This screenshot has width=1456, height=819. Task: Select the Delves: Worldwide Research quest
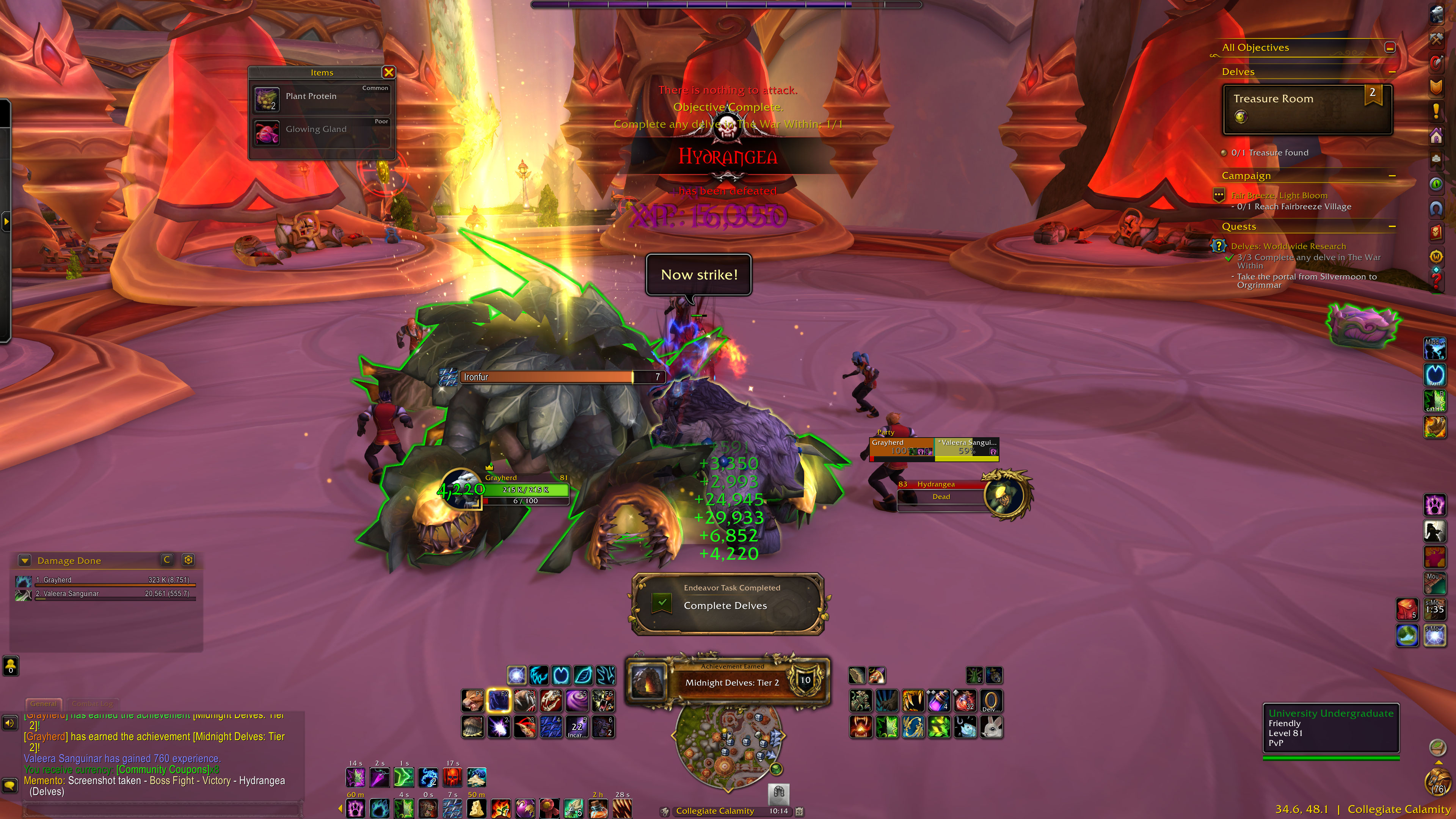[1288, 246]
